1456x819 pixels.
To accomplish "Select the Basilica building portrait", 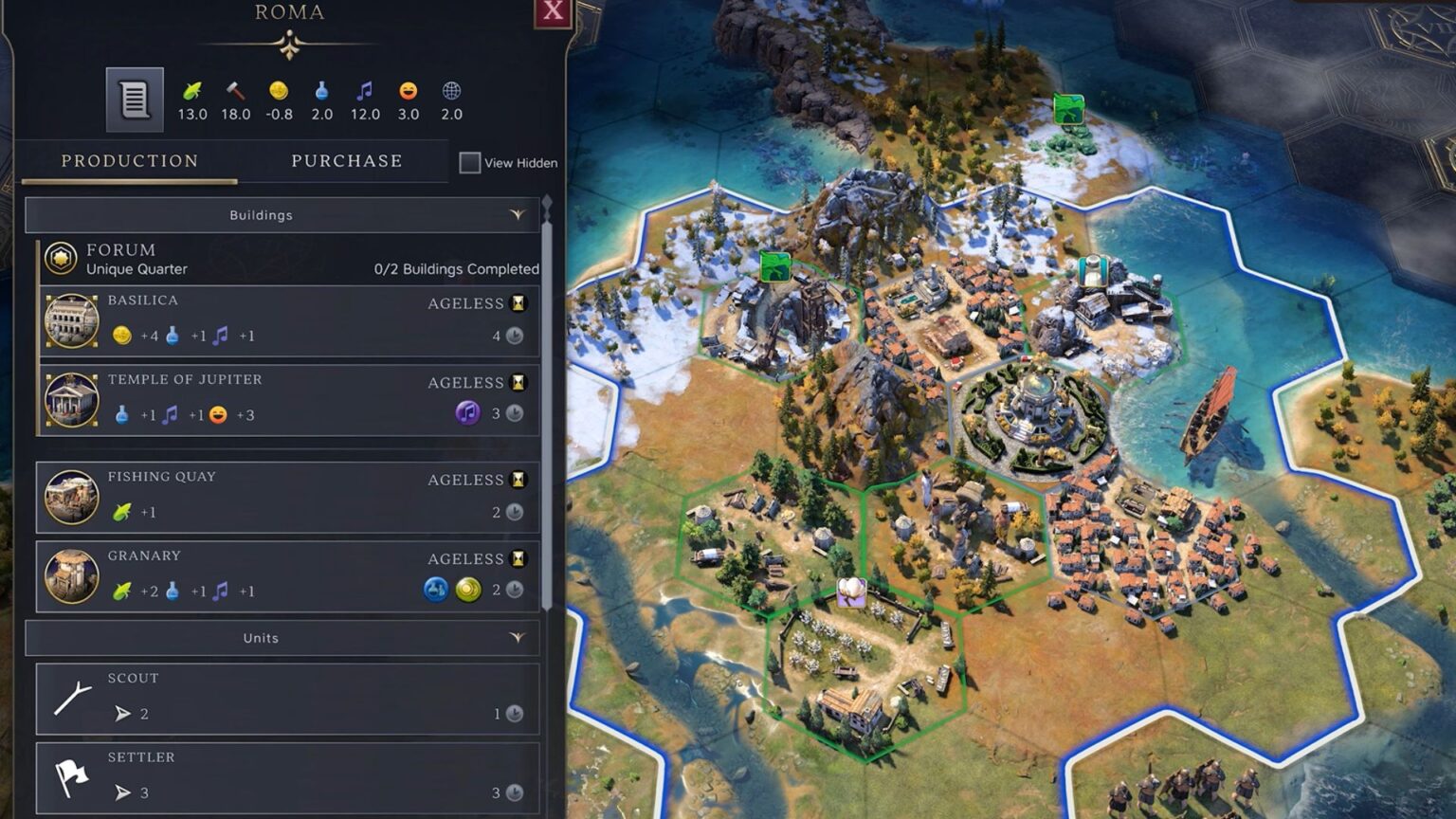I will (x=70, y=321).
